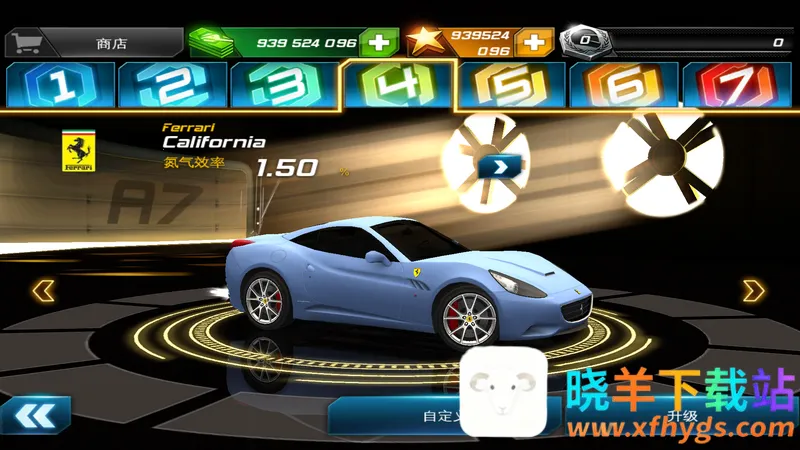Switch to tier 7 tab
This screenshot has width=800, height=450.
736,86
